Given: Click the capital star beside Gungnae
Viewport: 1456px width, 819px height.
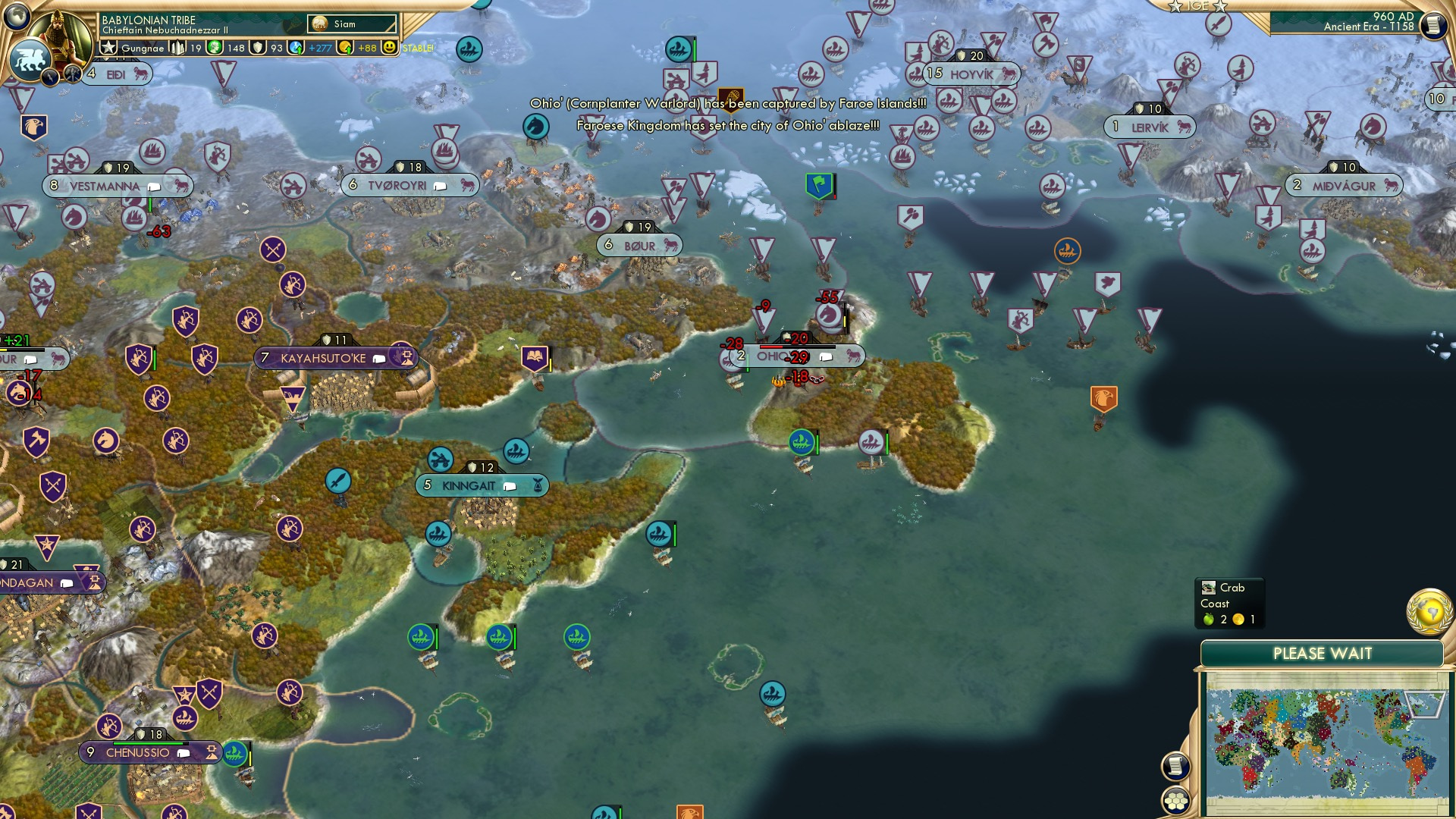Looking at the screenshot, I should (x=108, y=48).
